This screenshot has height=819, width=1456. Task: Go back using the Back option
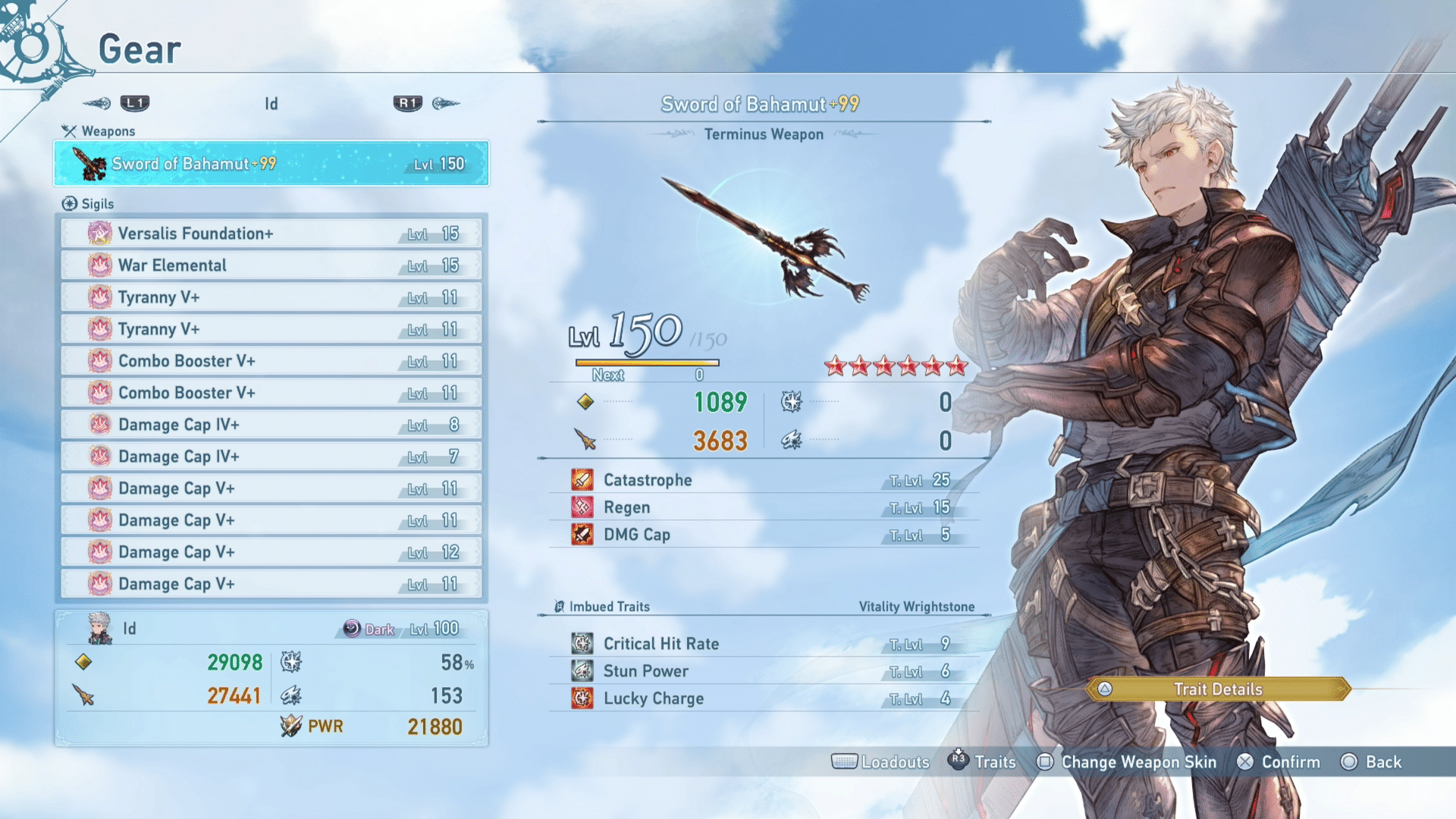pyautogui.click(x=1371, y=762)
